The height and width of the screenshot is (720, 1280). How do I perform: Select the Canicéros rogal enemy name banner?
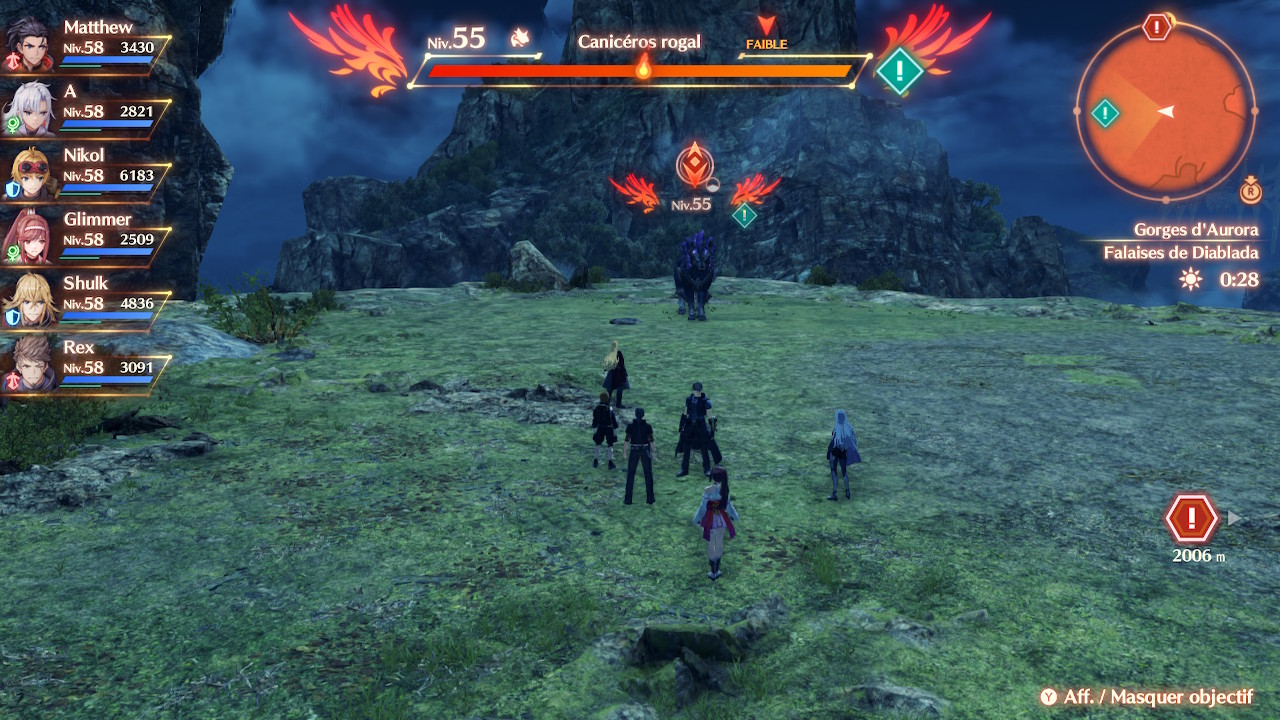coord(639,42)
